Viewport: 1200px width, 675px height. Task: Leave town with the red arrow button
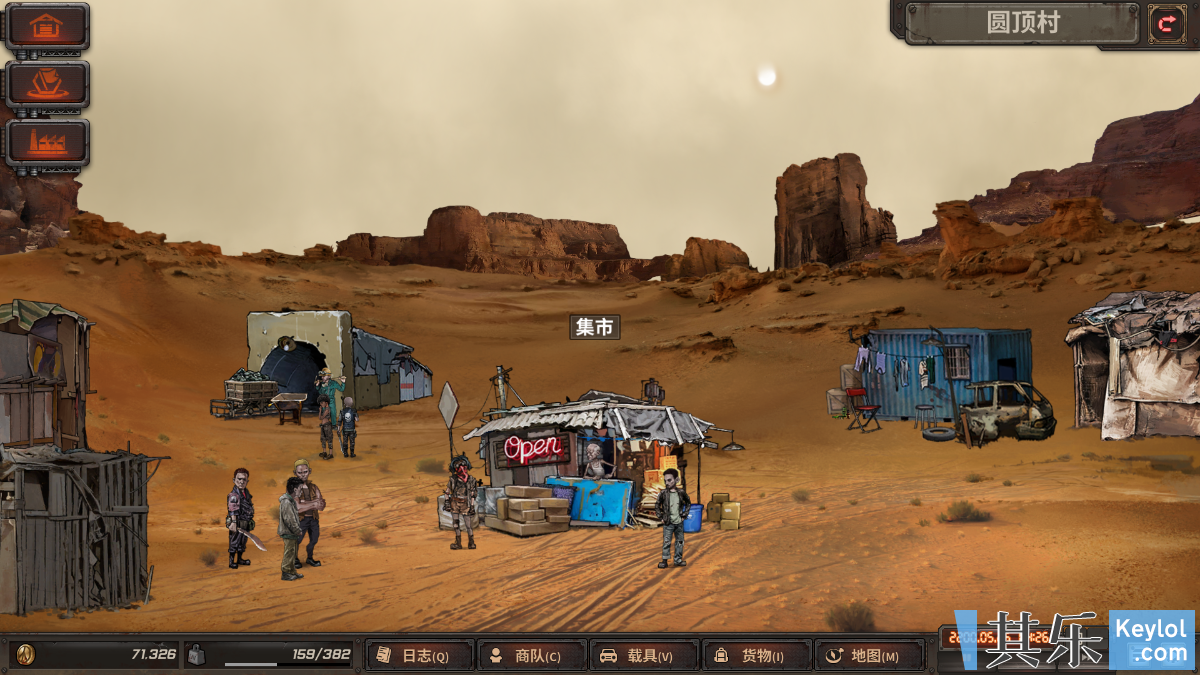pos(1166,23)
